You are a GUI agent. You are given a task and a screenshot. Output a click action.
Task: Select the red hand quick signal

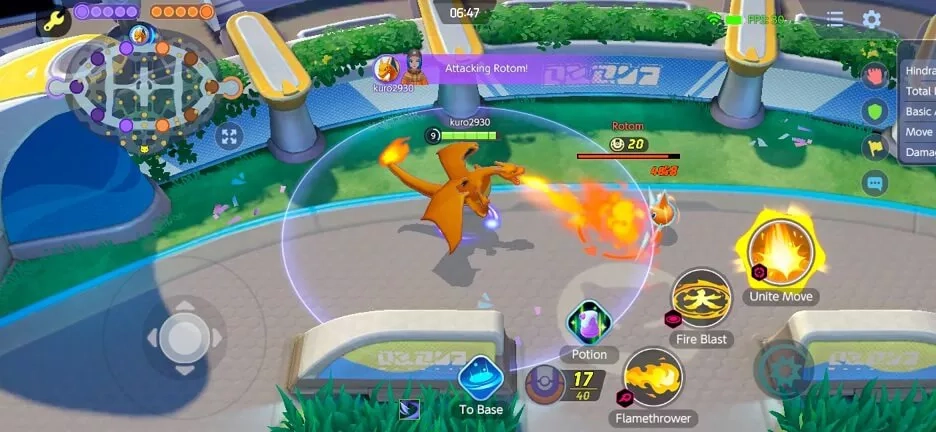point(875,75)
